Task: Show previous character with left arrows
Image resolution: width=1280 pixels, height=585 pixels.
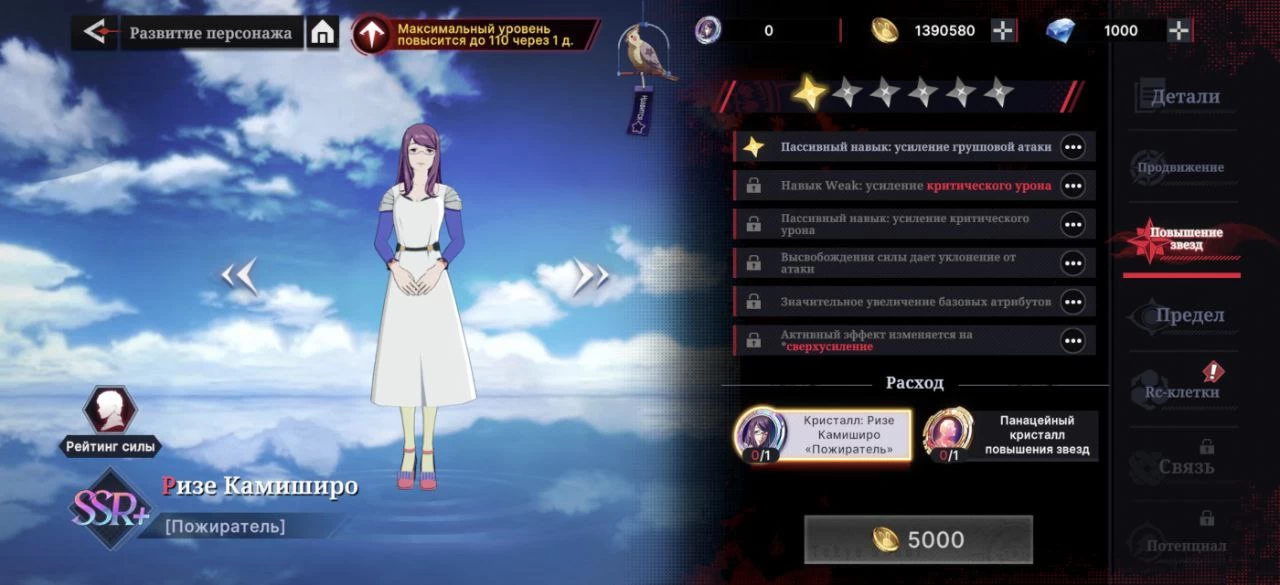Action: point(240,276)
